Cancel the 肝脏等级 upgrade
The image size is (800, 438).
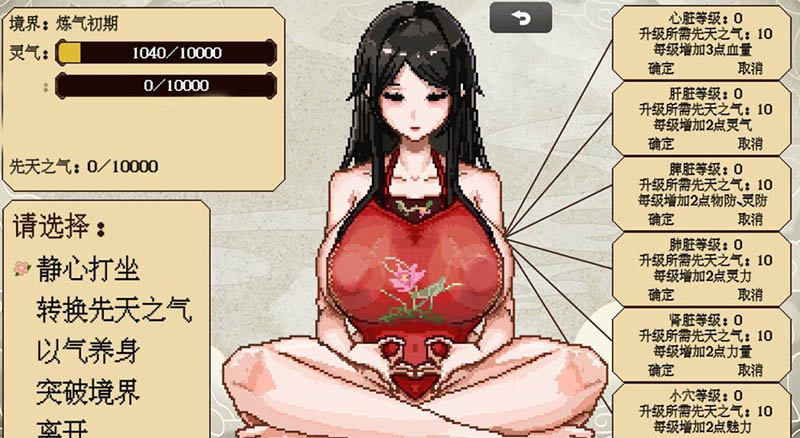coord(750,143)
